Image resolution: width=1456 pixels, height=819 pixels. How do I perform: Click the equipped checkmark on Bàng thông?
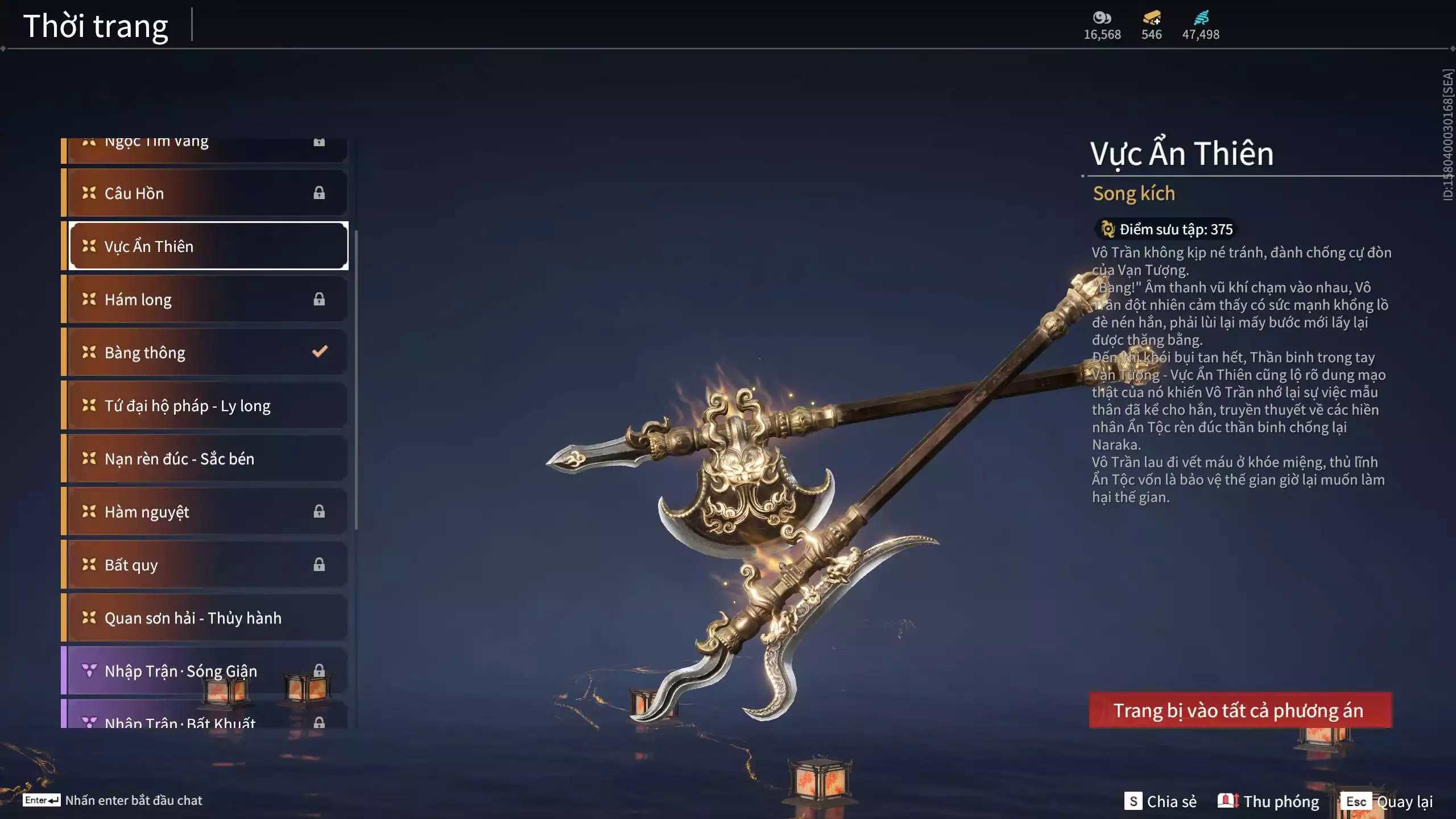tap(319, 351)
